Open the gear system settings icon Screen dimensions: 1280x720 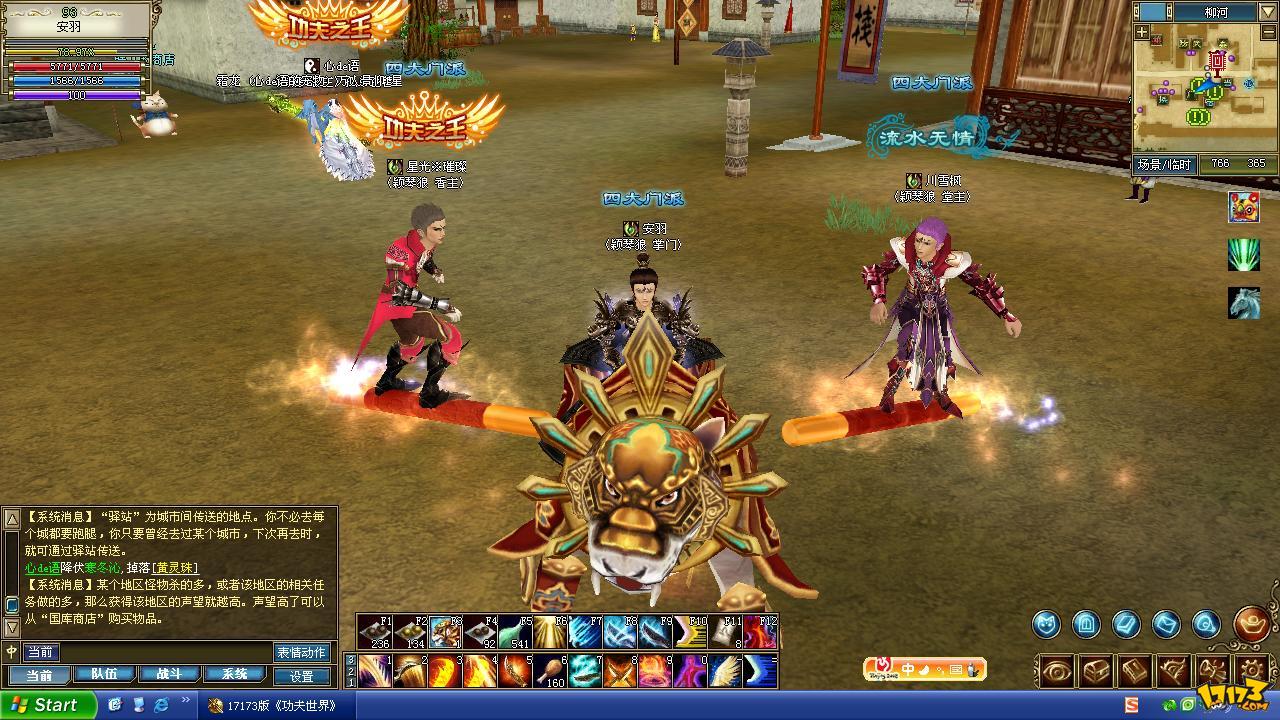pos(1252,670)
